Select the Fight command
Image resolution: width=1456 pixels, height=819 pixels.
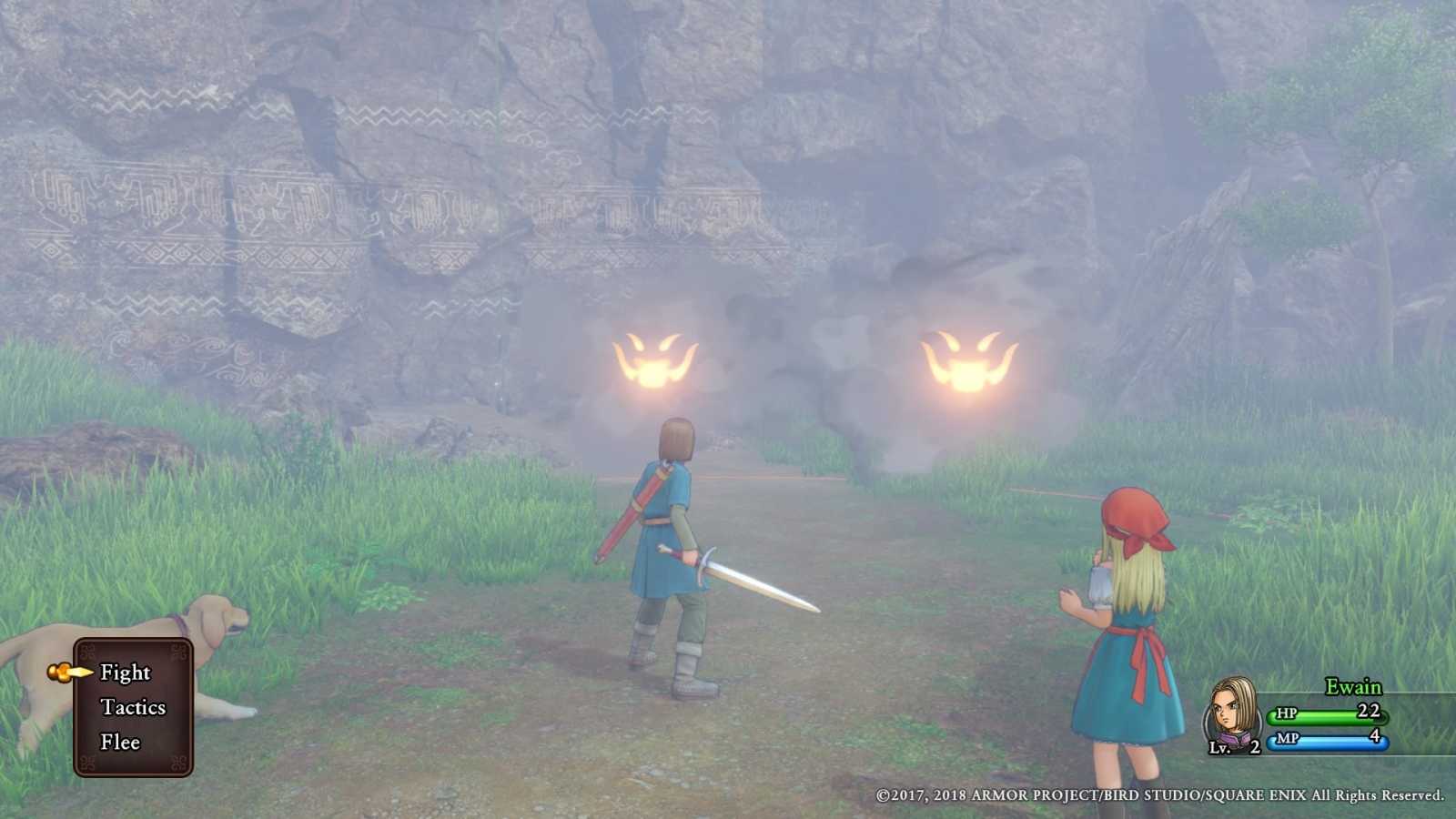127,673
